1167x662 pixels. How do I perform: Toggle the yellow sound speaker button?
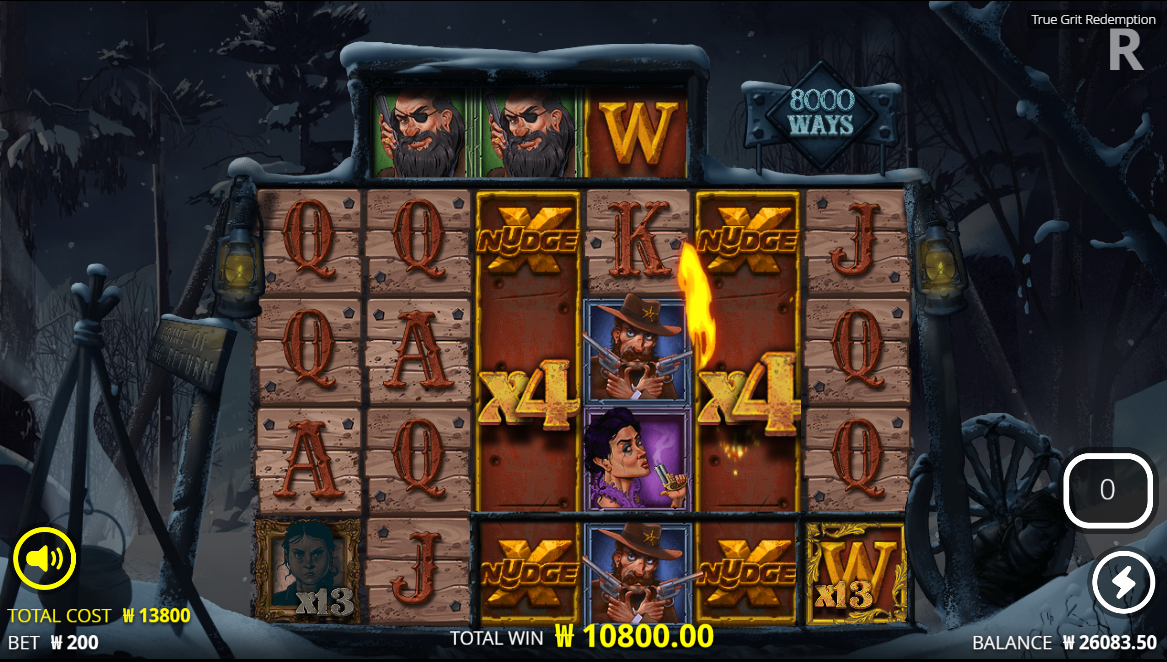click(45, 557)
